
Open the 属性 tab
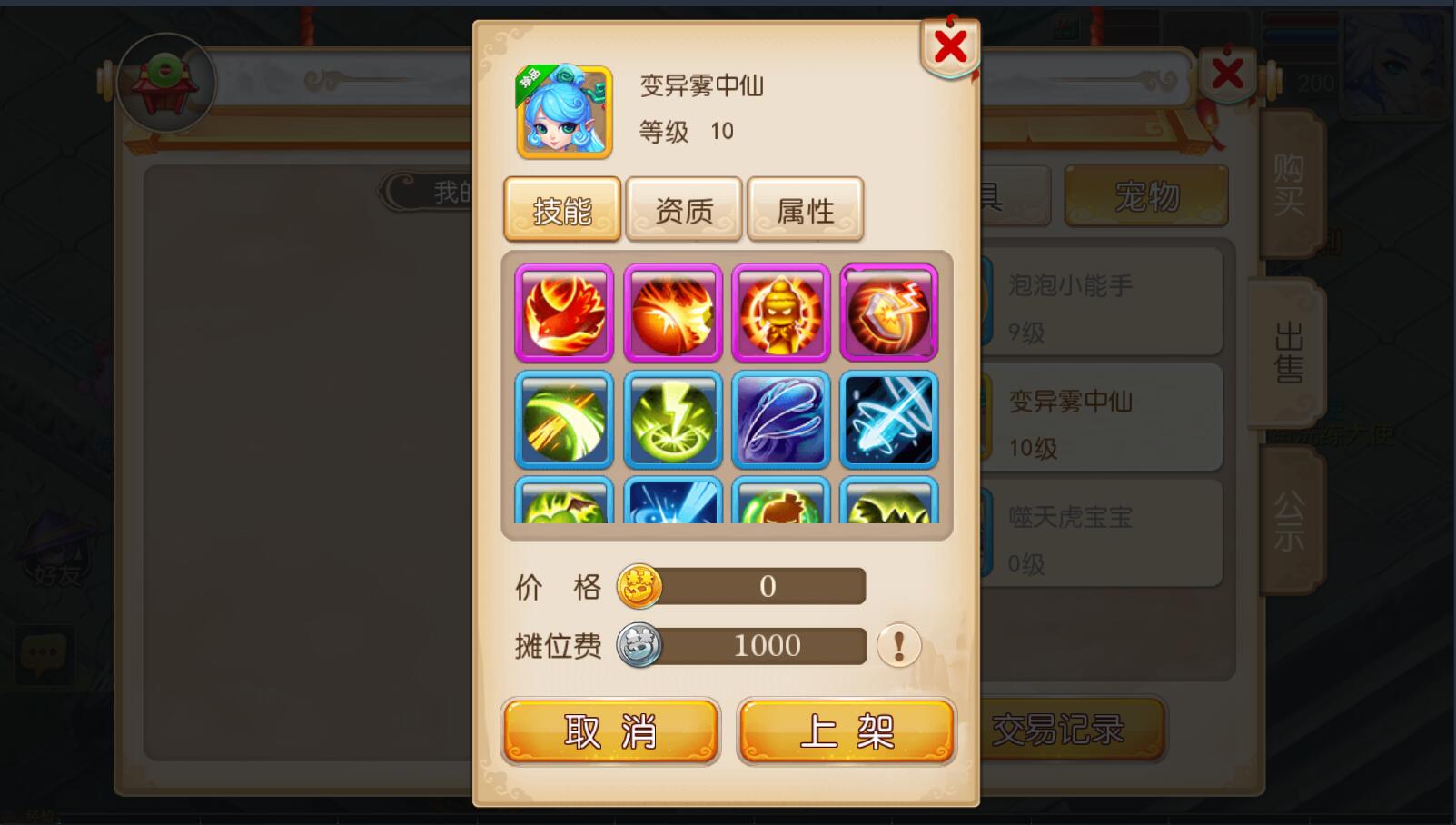coord(804,208)
